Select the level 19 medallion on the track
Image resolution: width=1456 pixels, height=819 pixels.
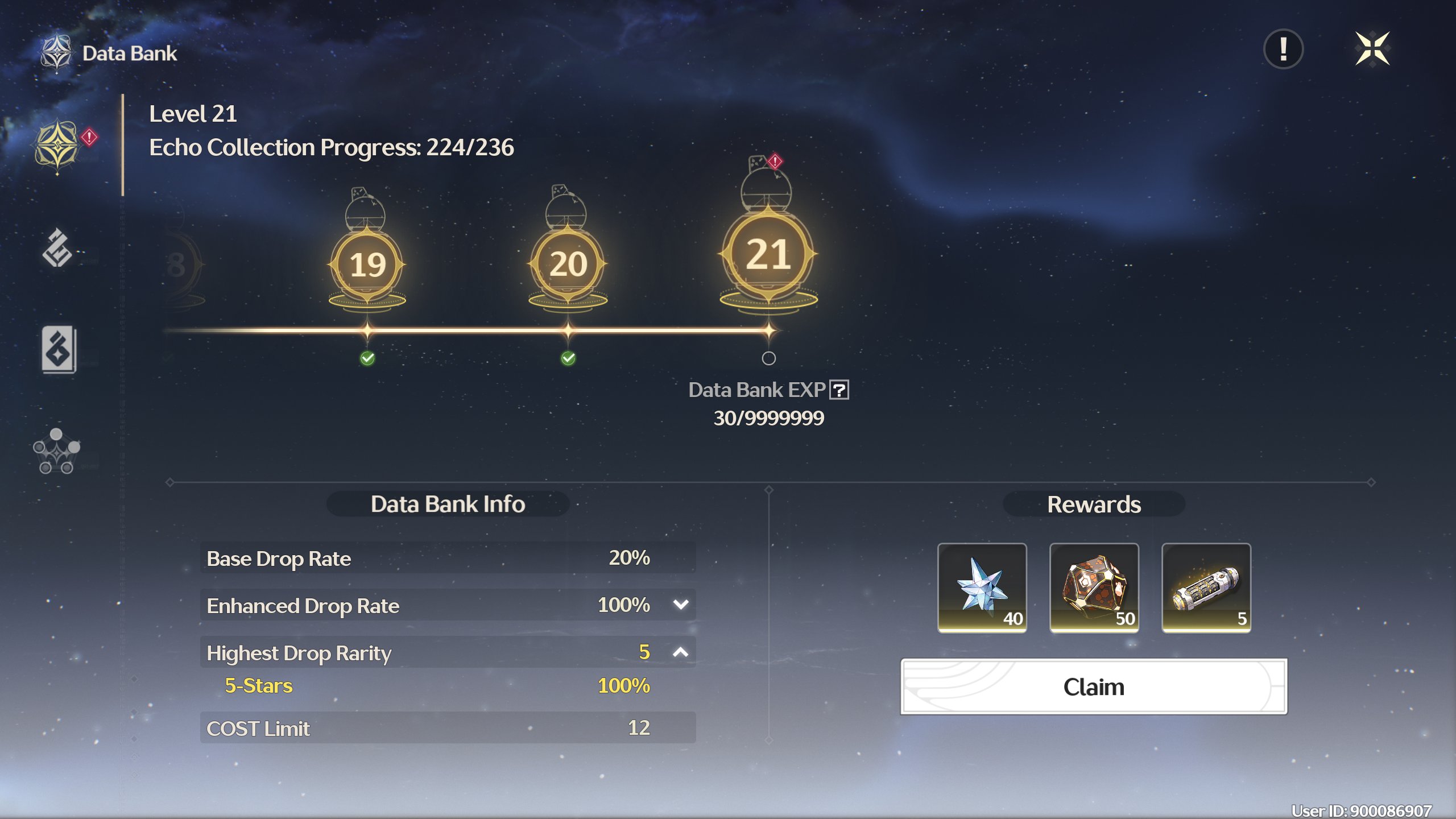(367, 265)
